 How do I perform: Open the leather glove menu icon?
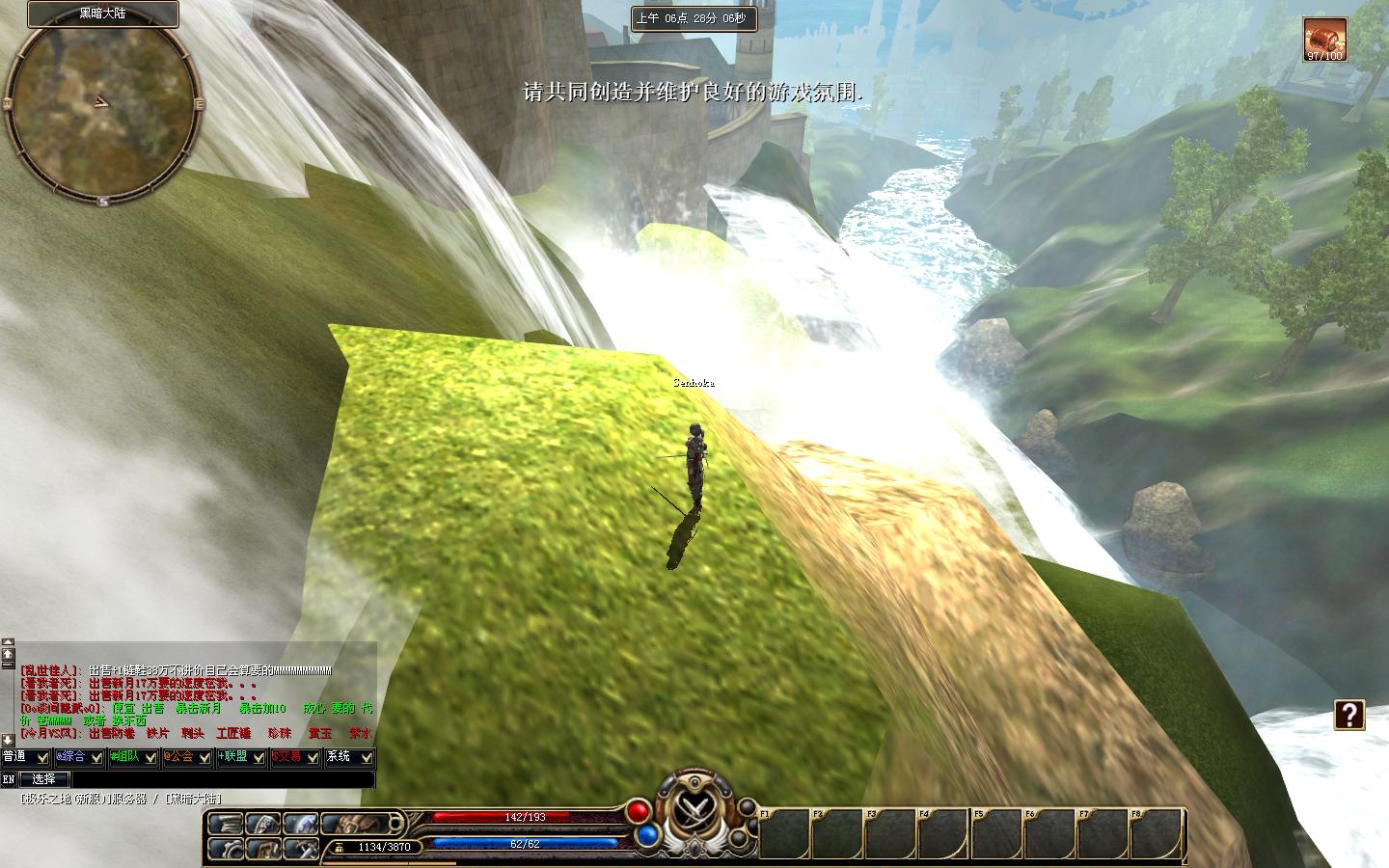(357, 825)
